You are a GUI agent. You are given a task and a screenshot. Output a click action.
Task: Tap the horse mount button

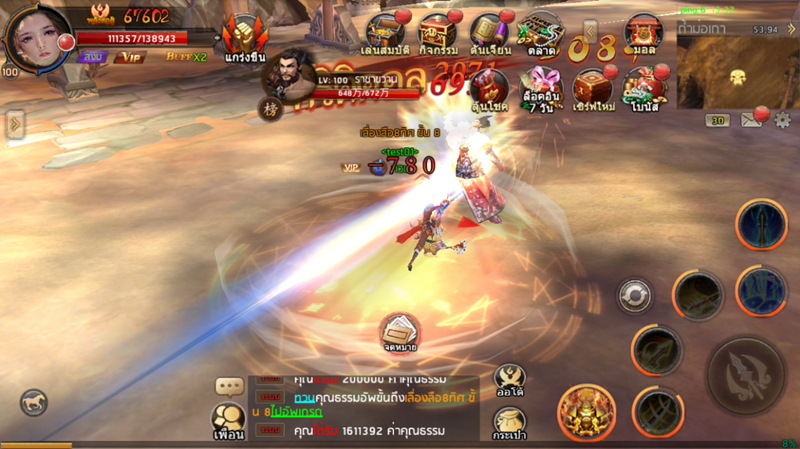click(x=33, y=402)
